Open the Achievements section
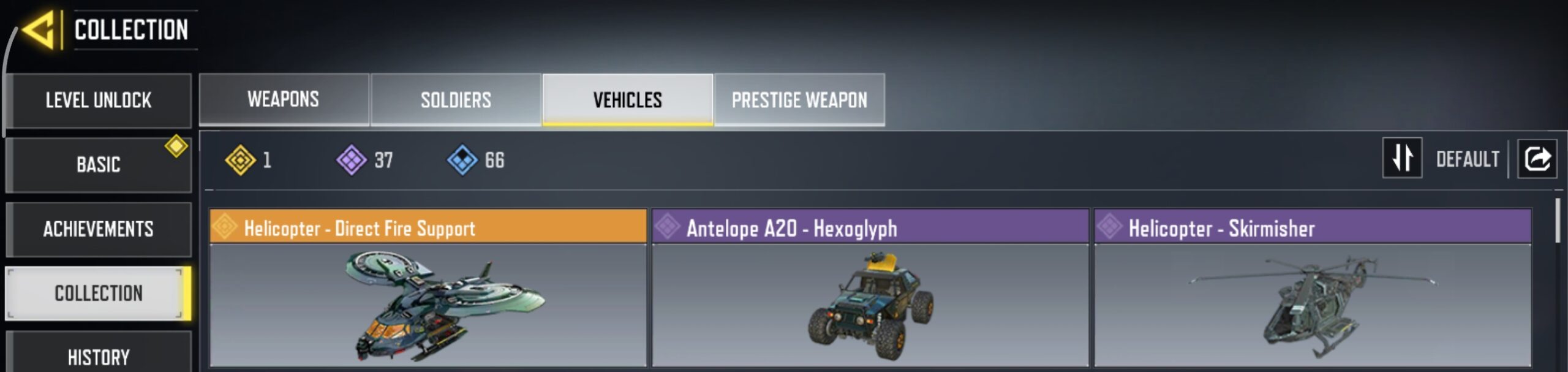This screenshot has width=1568, height=372. (98, 229)
